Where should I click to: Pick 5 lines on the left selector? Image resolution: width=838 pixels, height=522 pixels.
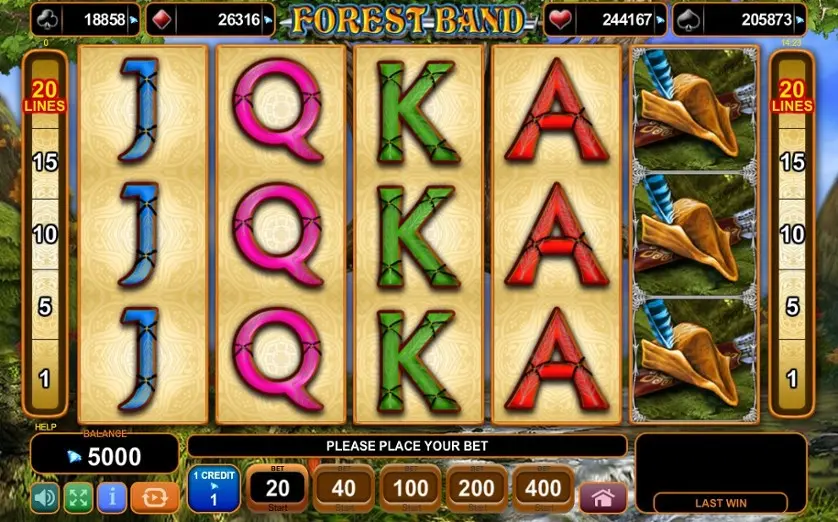[45, 306]
